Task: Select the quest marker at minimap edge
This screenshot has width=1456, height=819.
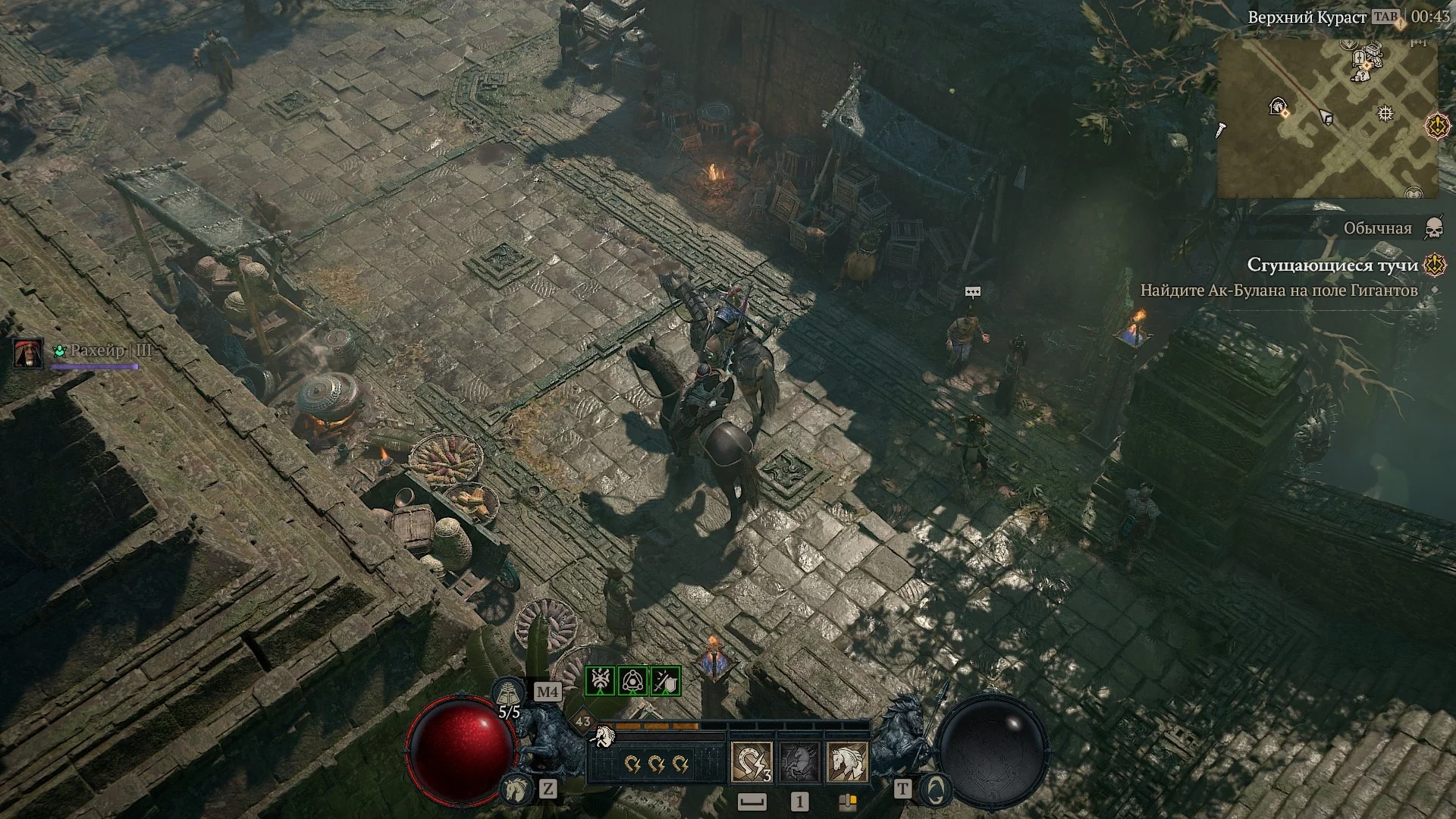Action: (x=1437, y=126)
